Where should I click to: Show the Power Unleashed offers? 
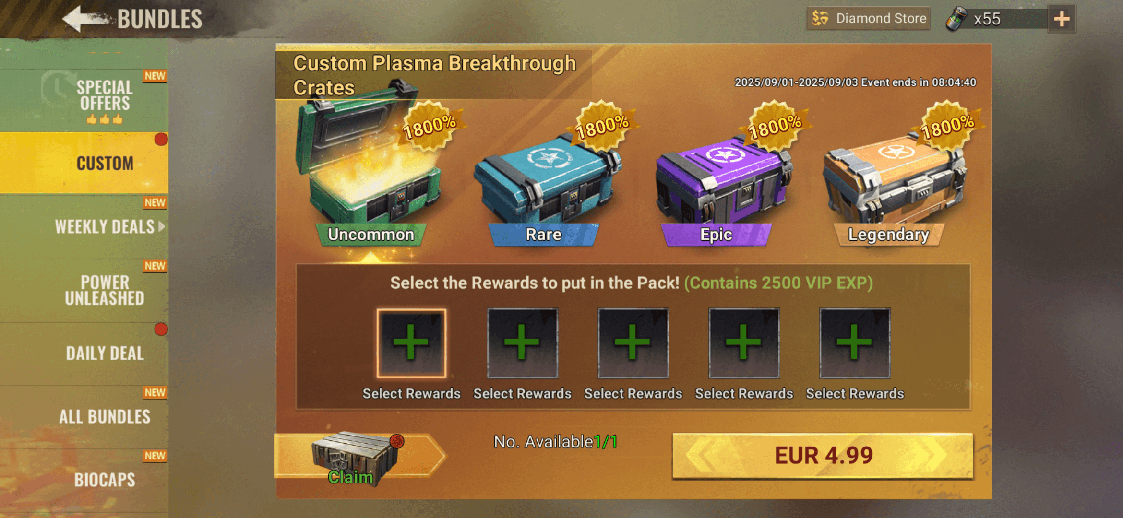(104, 290)
